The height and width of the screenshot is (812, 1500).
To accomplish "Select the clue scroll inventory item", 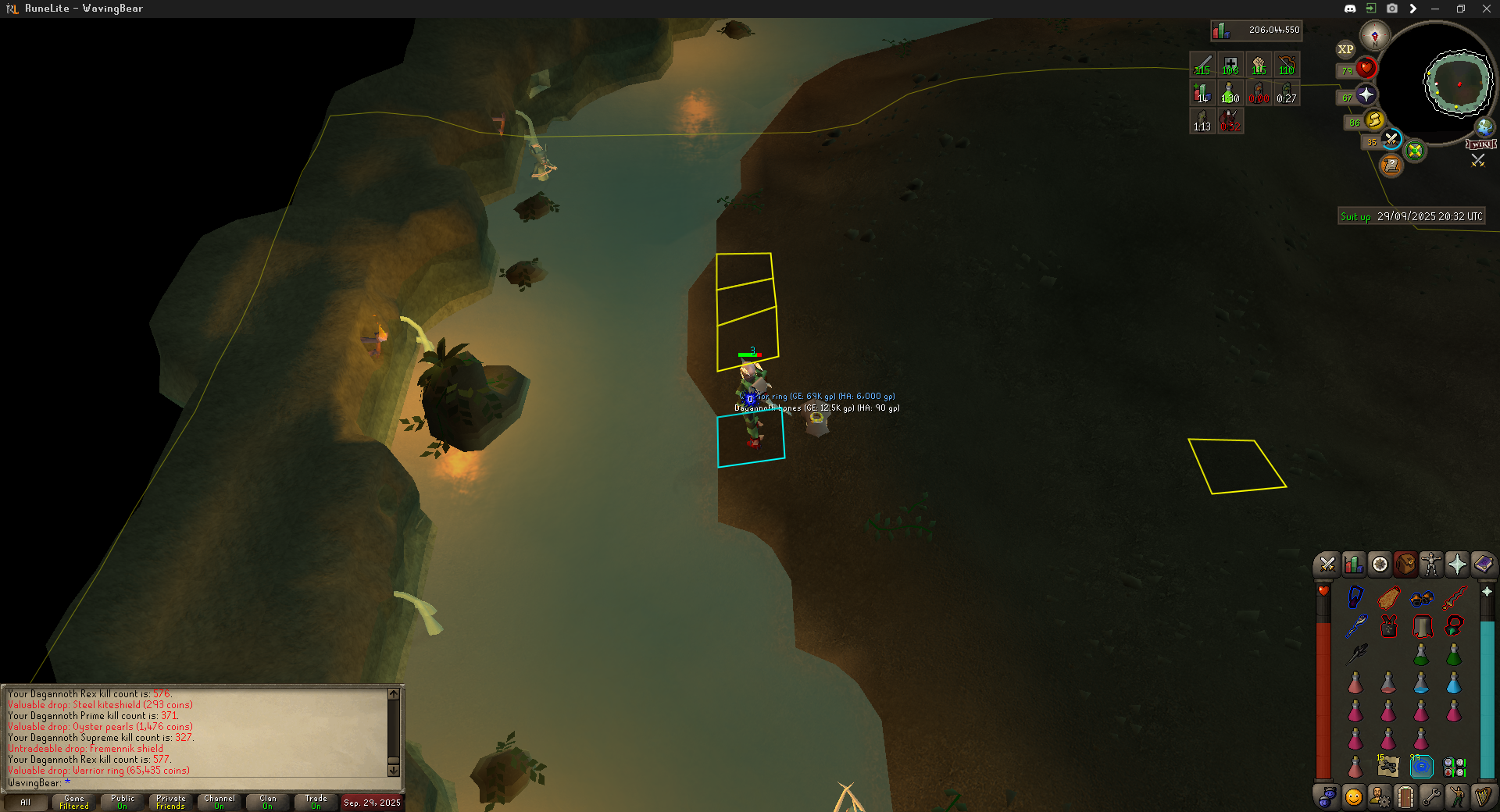I will pos(1388,766).
